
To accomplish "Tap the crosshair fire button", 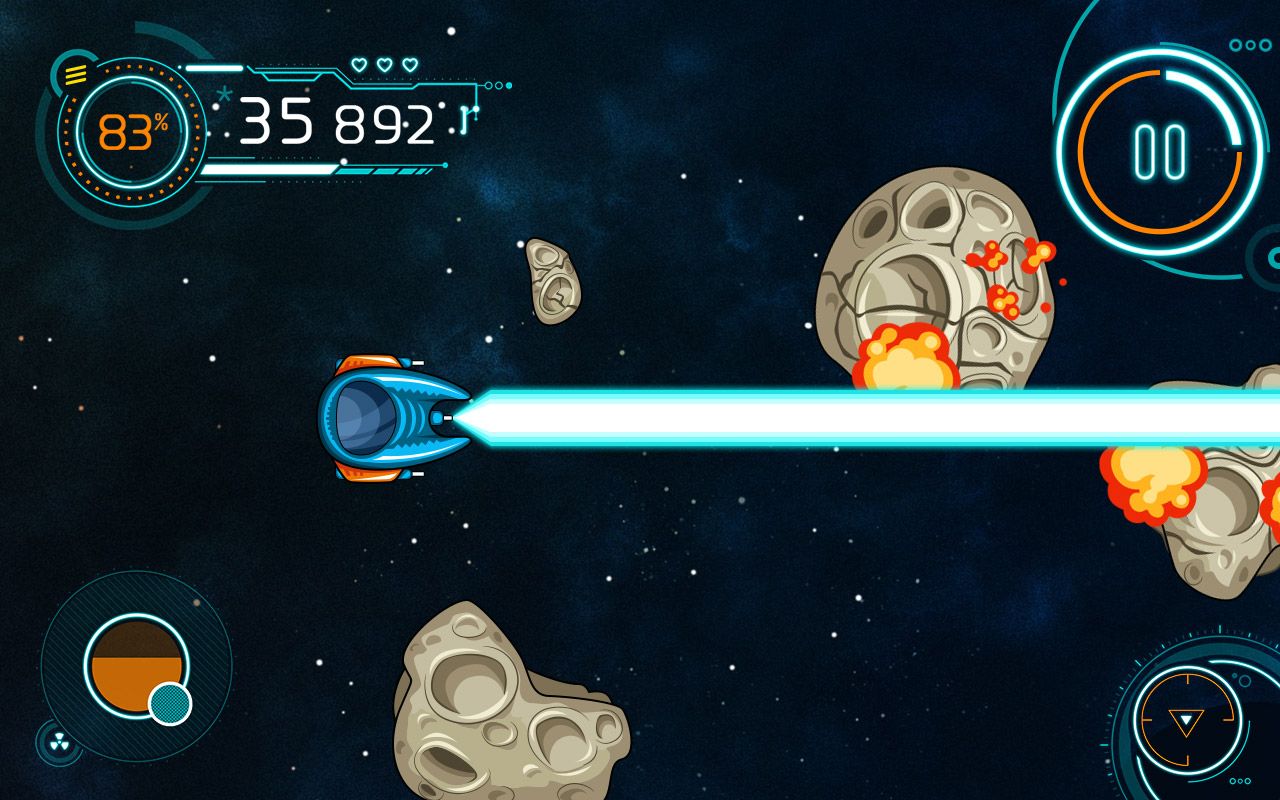I will pos(1186,718).
